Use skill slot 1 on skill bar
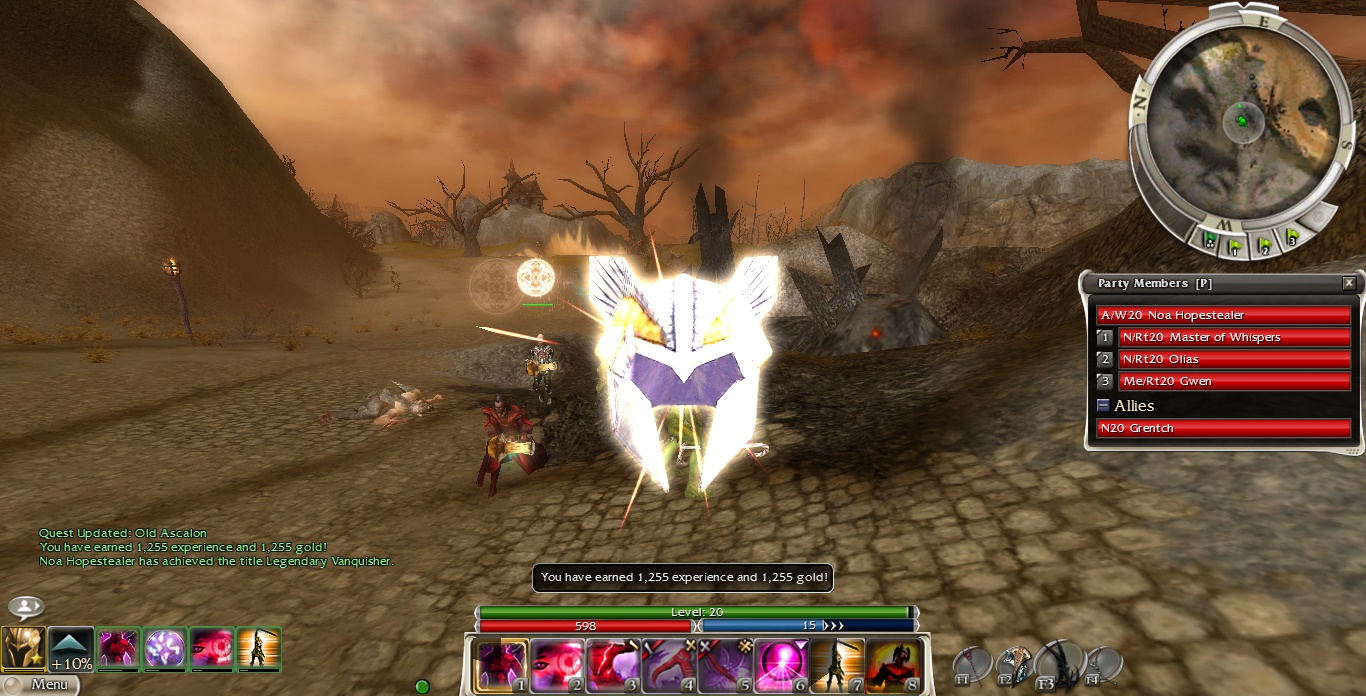Image resolution: width=1366 pixels, height=696 pixels. (x=501, y=666)
